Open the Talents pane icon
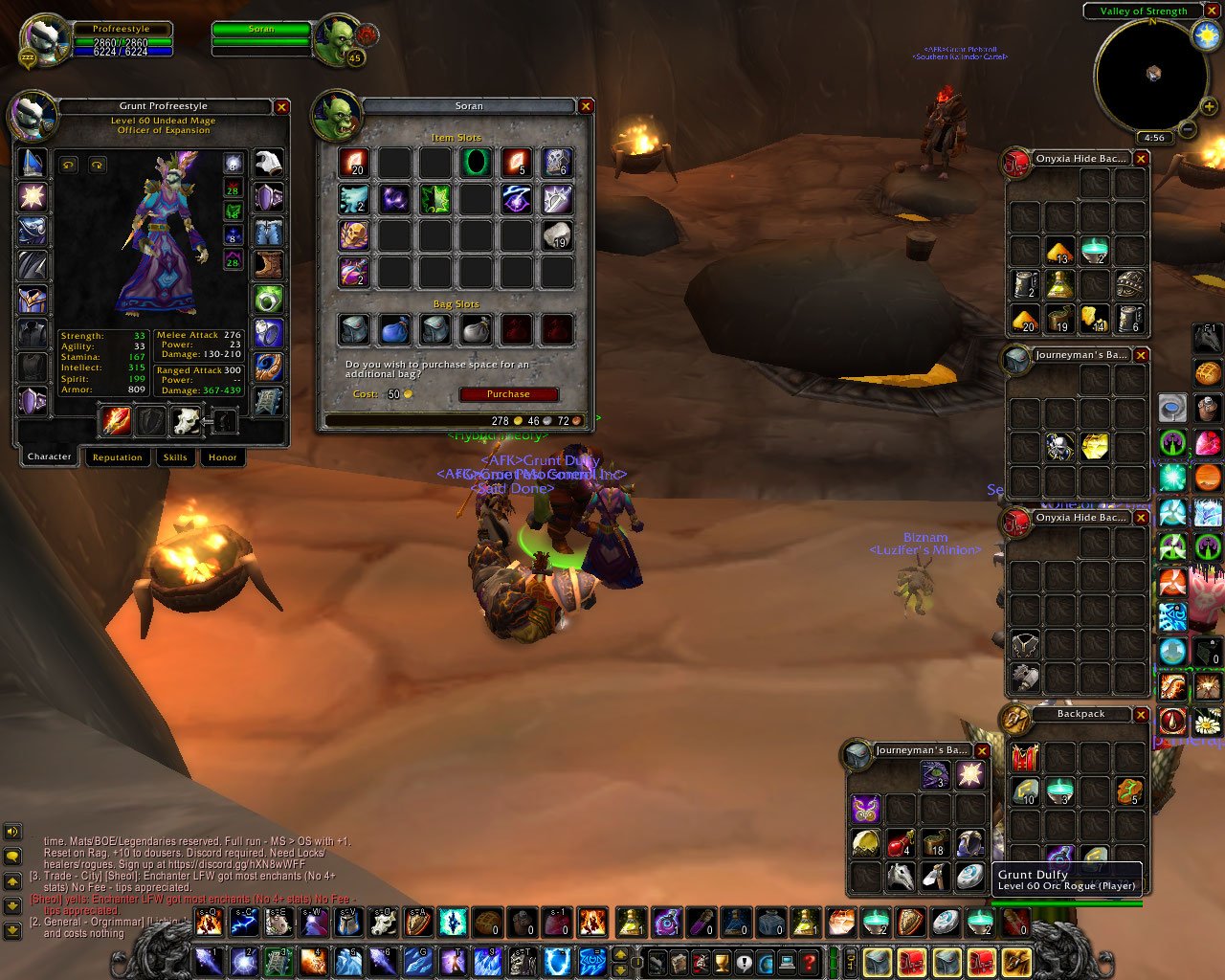Screen dimensions: 1225x980 (x=699, y=961)
